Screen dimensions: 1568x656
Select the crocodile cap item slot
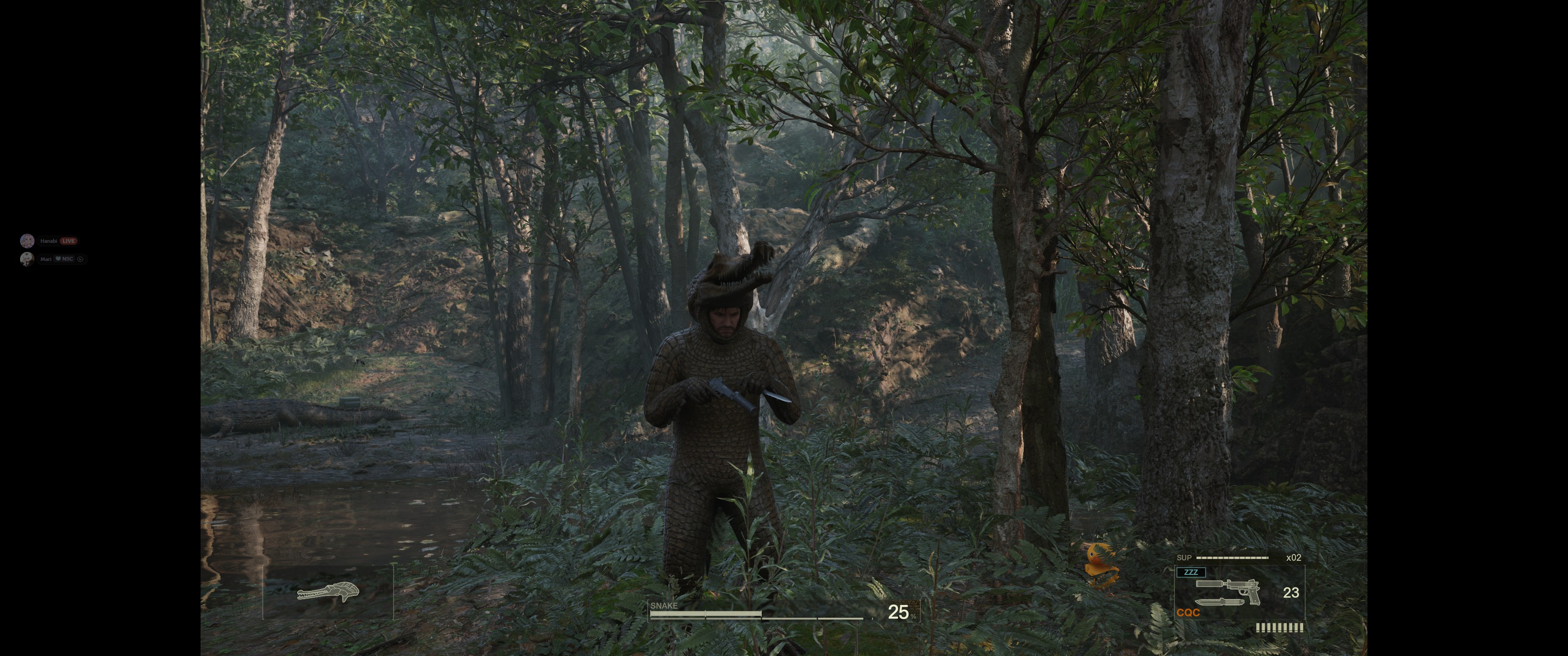[x=328, y=591]
